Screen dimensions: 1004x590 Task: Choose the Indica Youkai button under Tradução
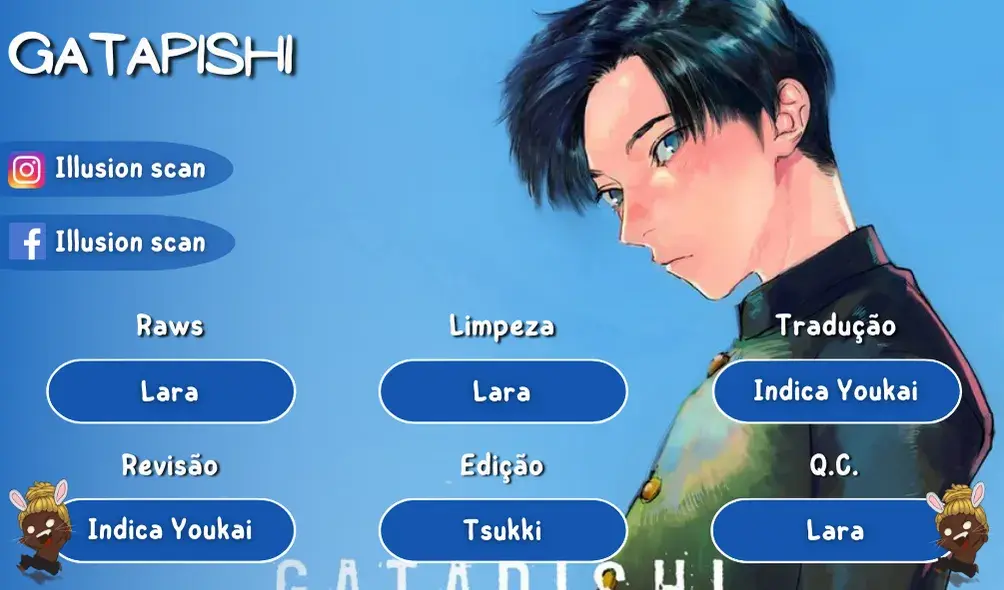(835, 391)
